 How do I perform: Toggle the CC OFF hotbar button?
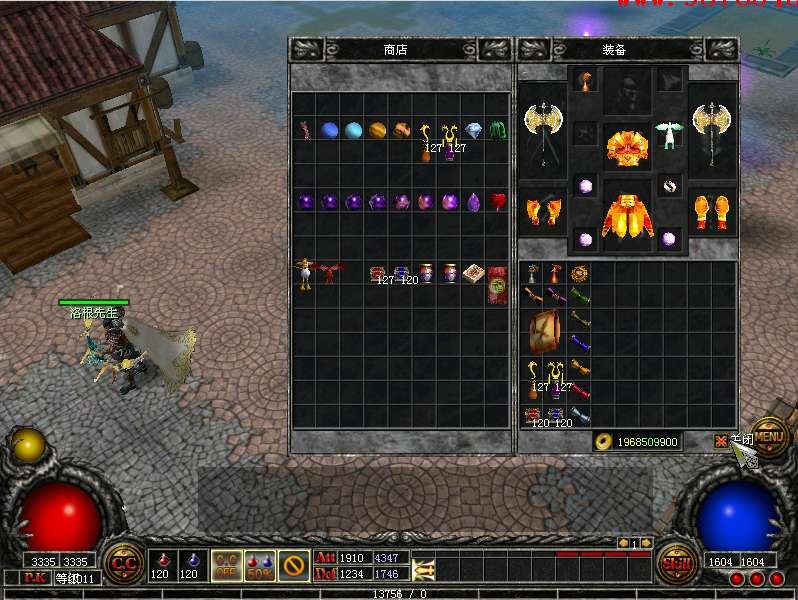pyautogui.click(x=226, y=565)
